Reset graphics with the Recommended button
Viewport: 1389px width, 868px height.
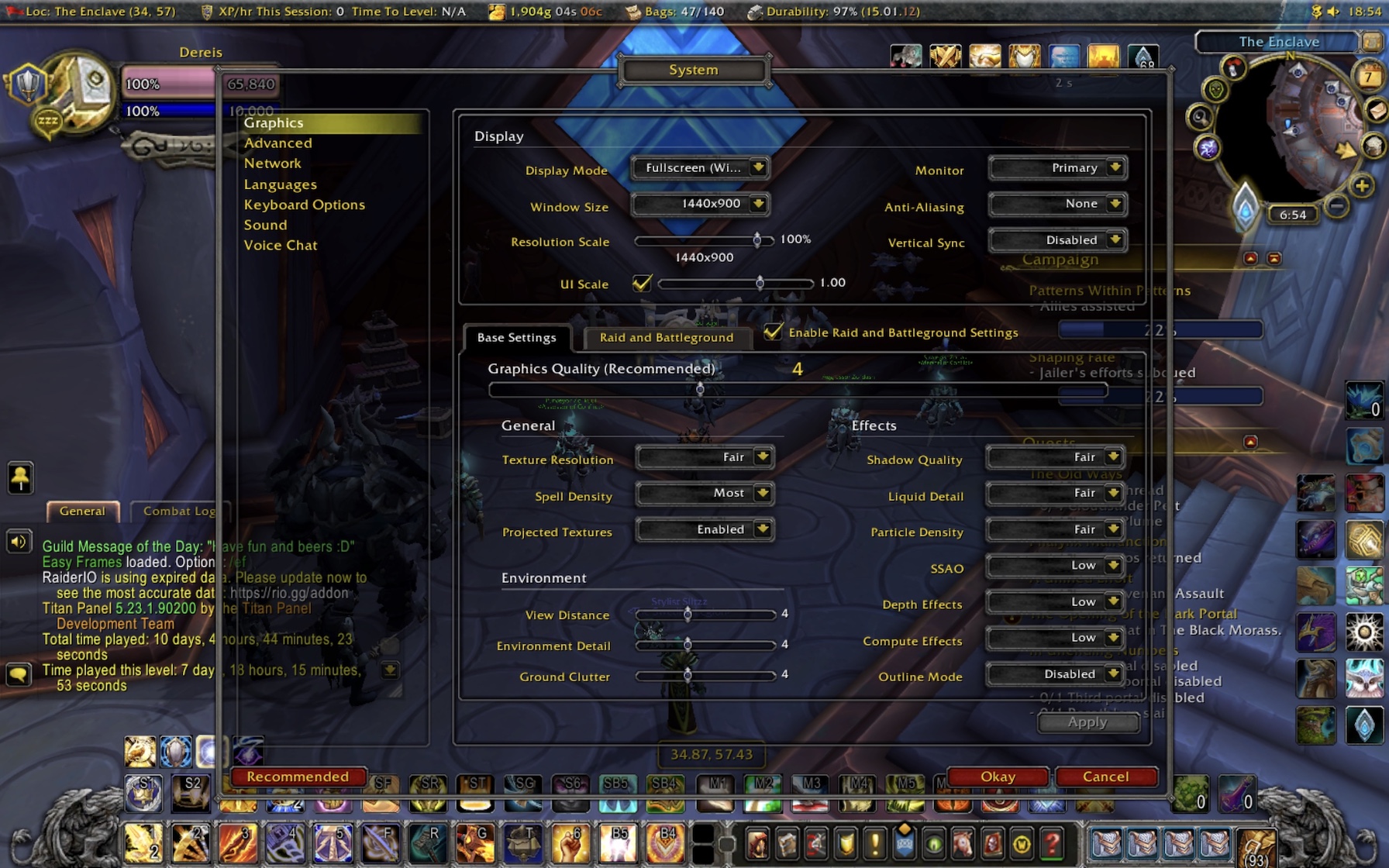[298, 777]
